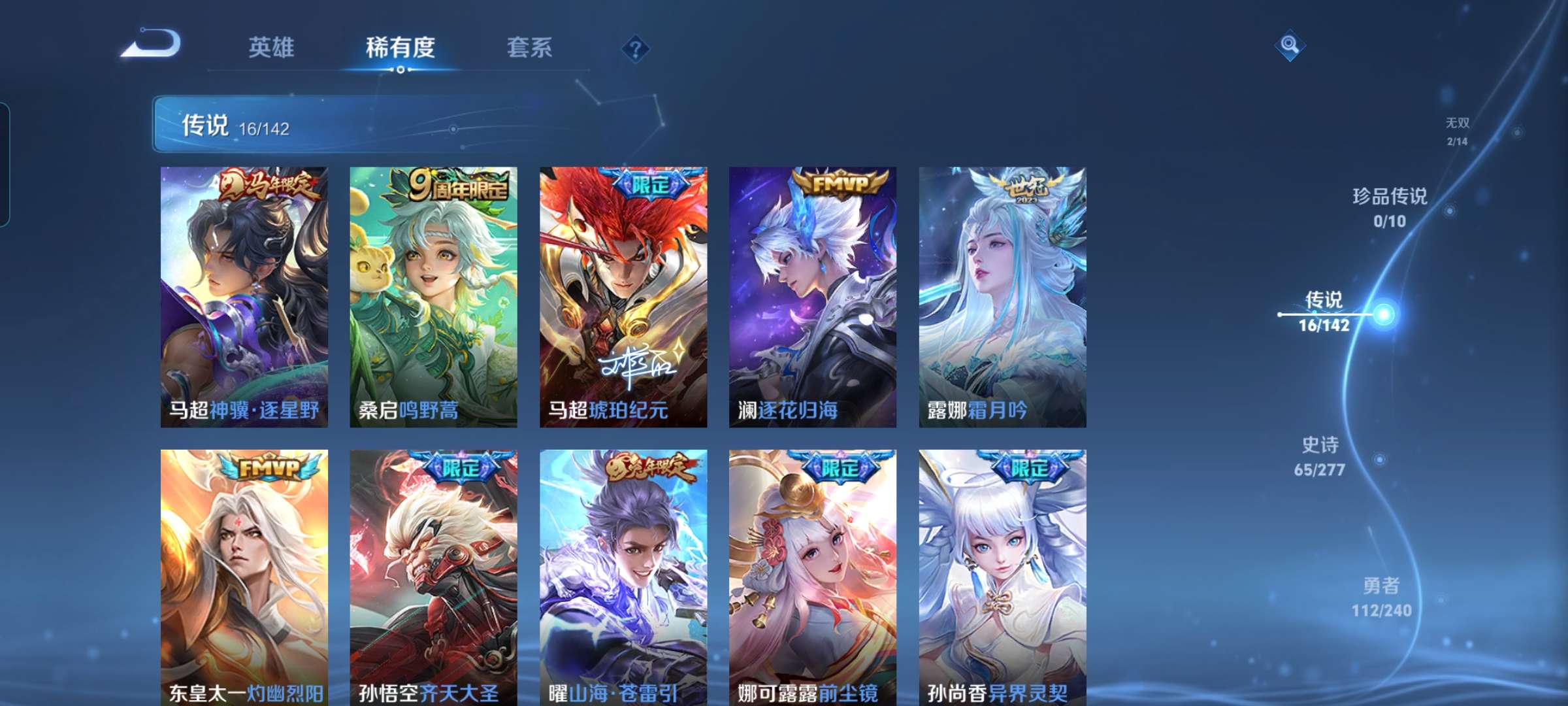1568x706 pixels.
Task: Open the help question mark icon
Action: coord(636,50)
